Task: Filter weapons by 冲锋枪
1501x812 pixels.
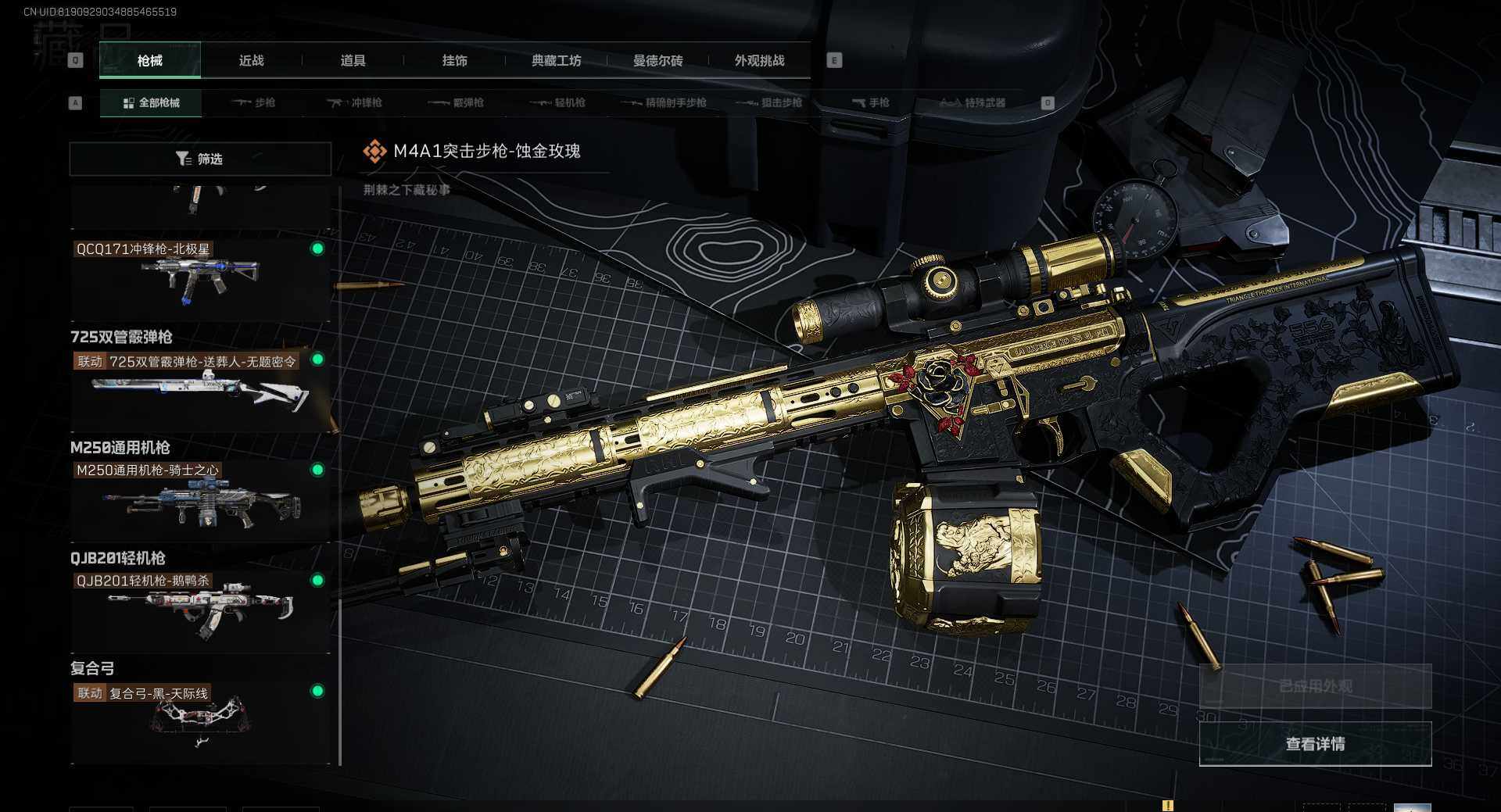Action: (355, 103)
